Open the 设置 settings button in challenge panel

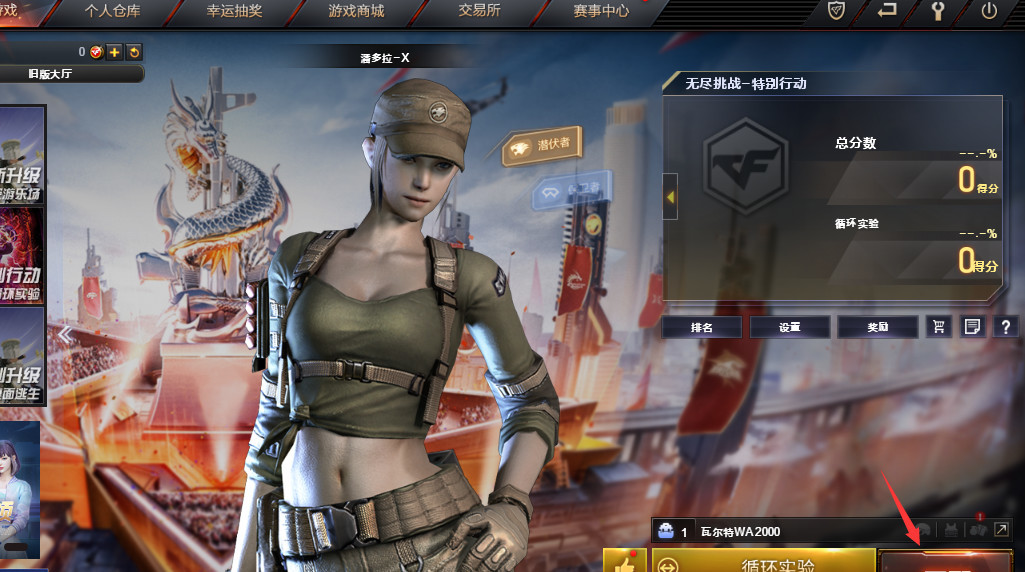click(x=789, y=326)
